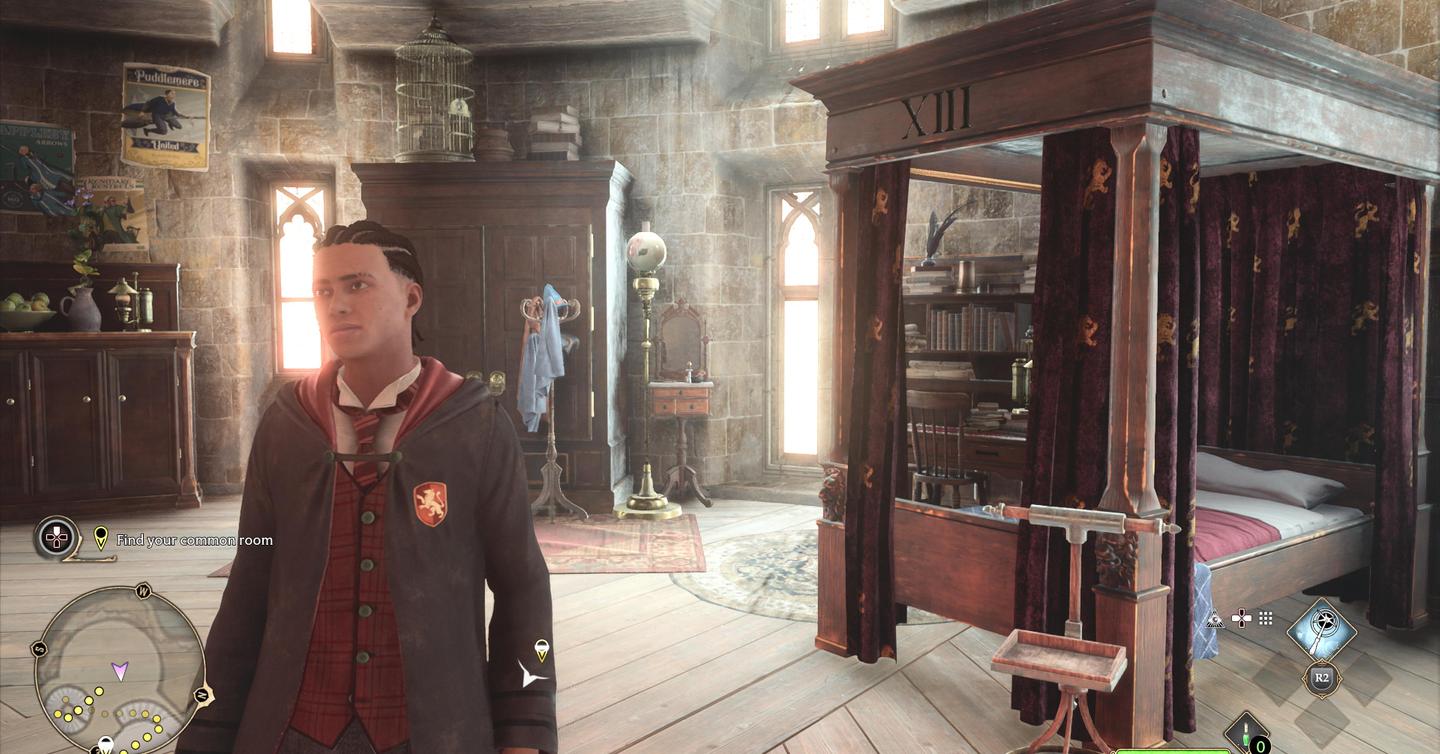The image size is (1440, 754).
Task: Click a yellow collectible dot on the minimap
Action: [x=99, y=692]
